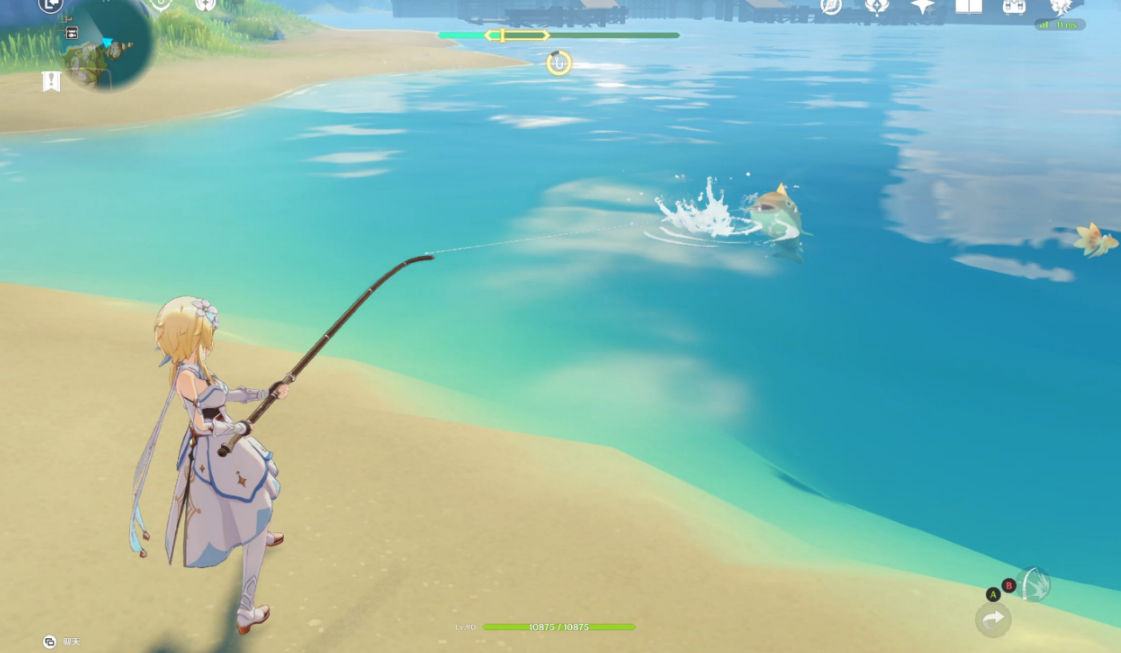The width and height of the screenshot is (1121, 653).
Task: Click the curved arrow exit fishing button
Action: 993,619
